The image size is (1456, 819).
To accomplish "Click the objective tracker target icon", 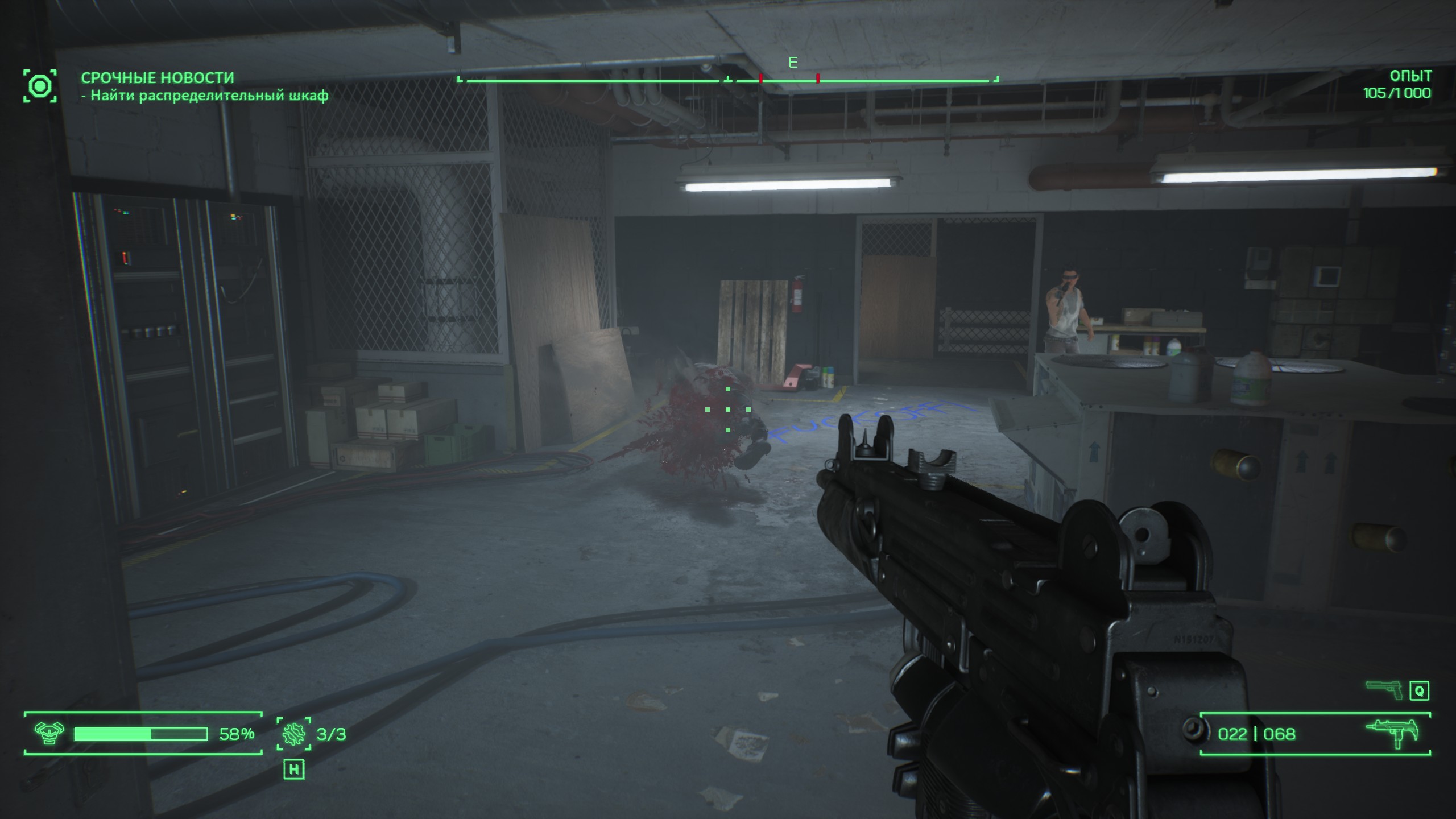I will click(40, 86).
